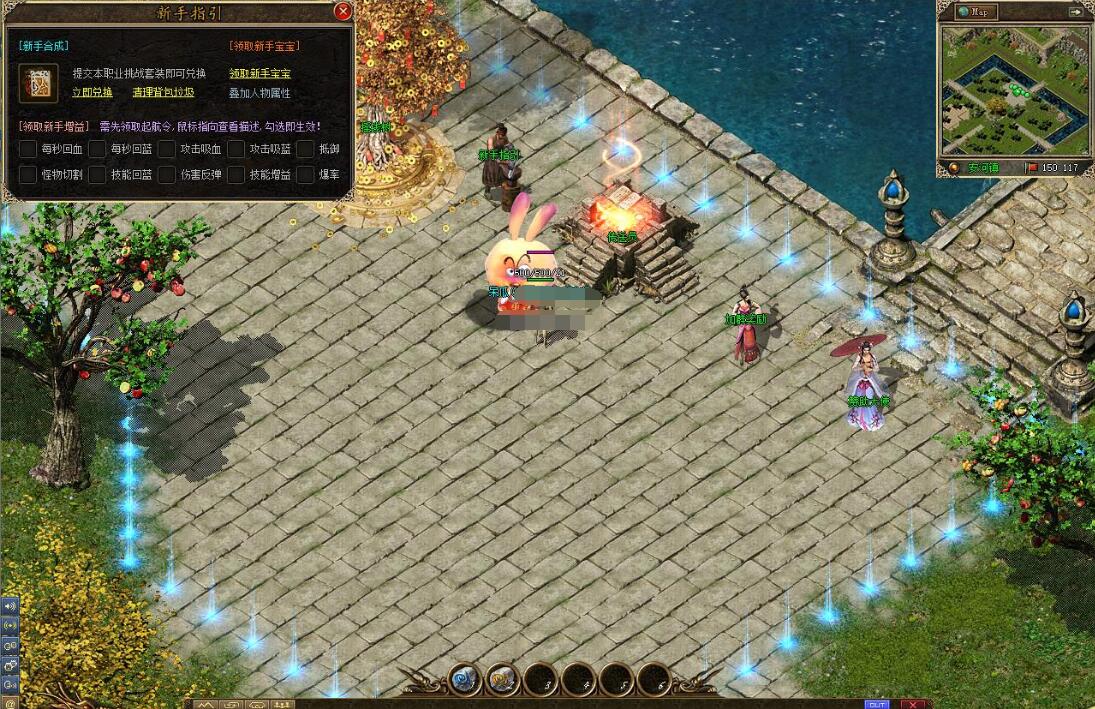The height and width of the screenshot is (709, 1095).
Task: Enable the 技能回蓝 checkbox
Action: (97, 175)
